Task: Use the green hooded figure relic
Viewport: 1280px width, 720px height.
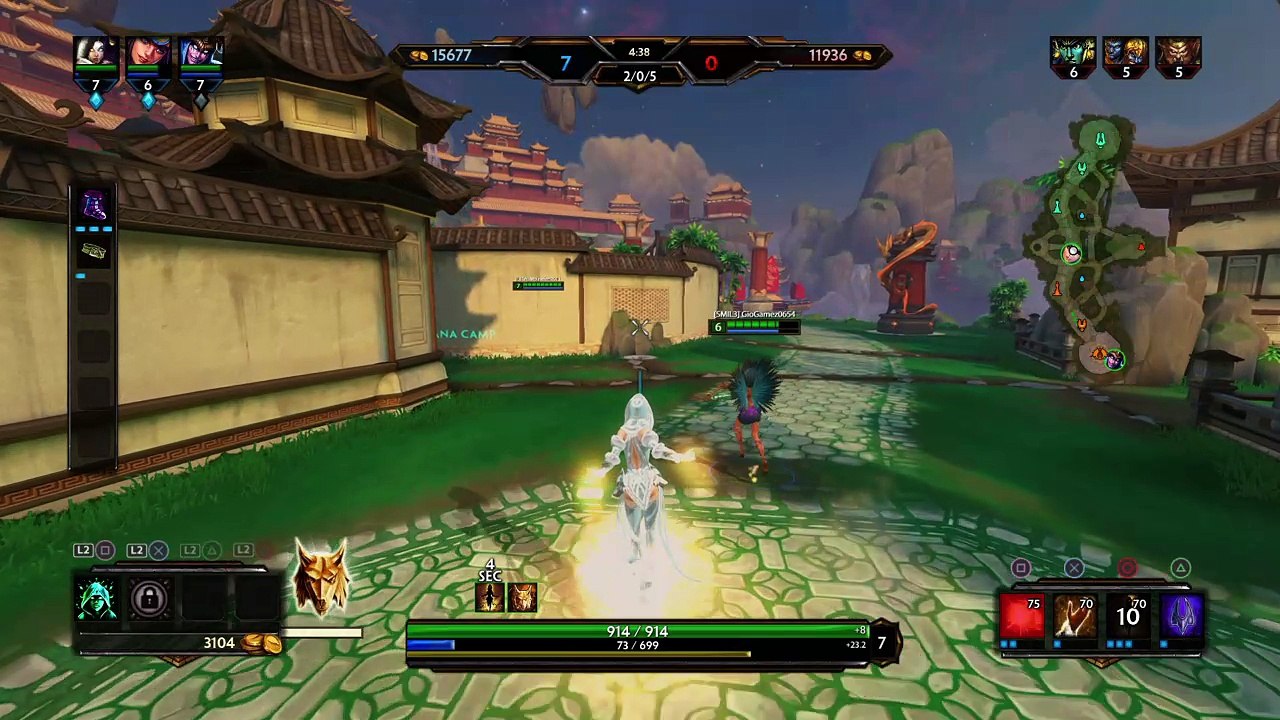Action: point(97,599)
